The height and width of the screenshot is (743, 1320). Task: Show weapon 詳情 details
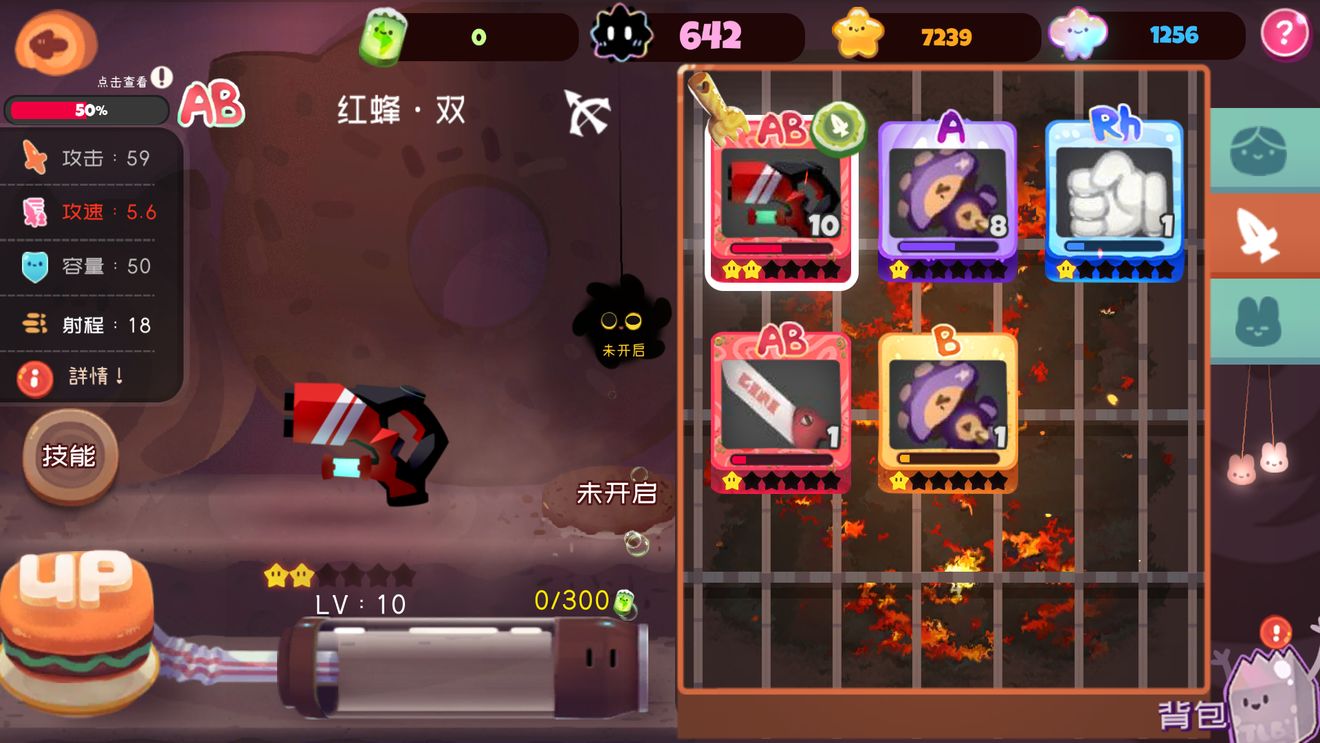90,377
